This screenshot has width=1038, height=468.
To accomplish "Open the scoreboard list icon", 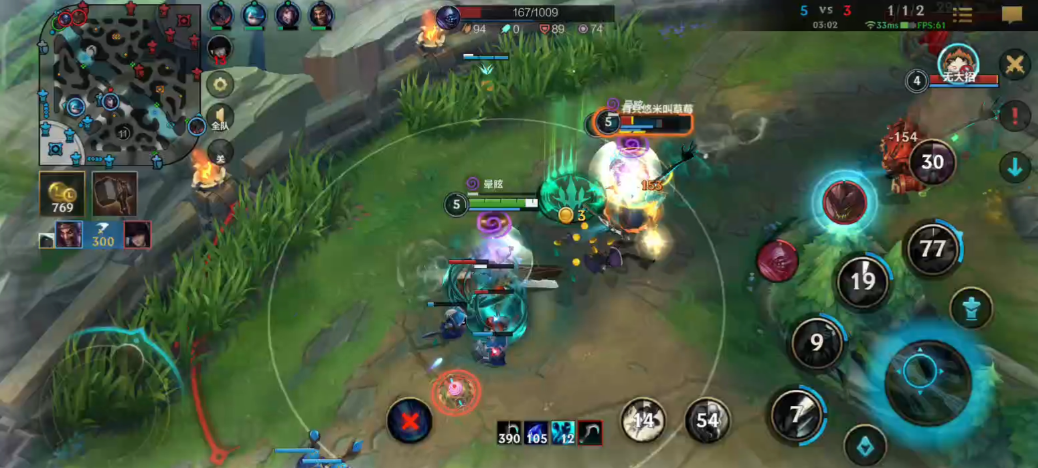I will pos(962,14).
